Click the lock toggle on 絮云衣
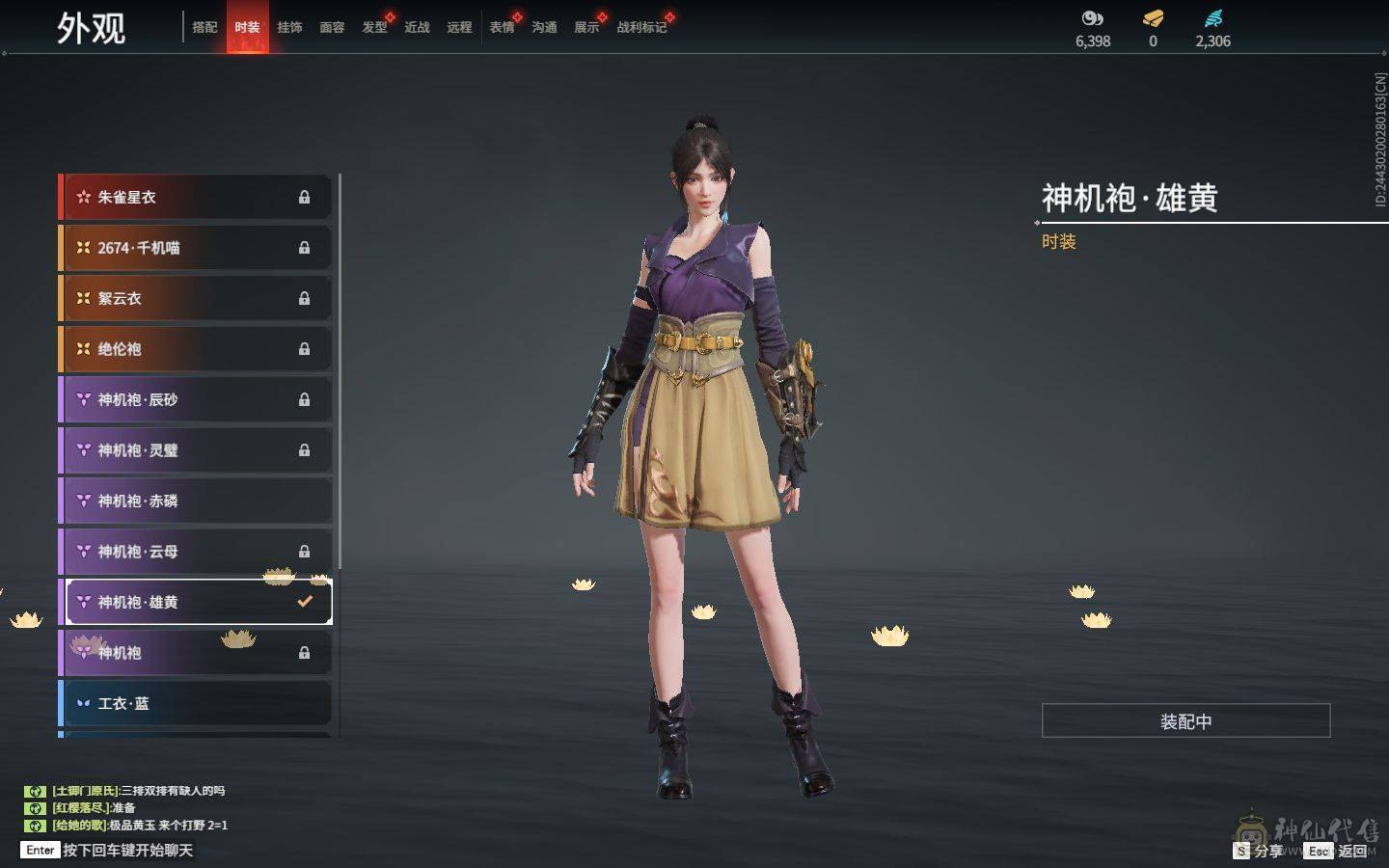This screenshot has height=868, width=1389. pos(305,298)
